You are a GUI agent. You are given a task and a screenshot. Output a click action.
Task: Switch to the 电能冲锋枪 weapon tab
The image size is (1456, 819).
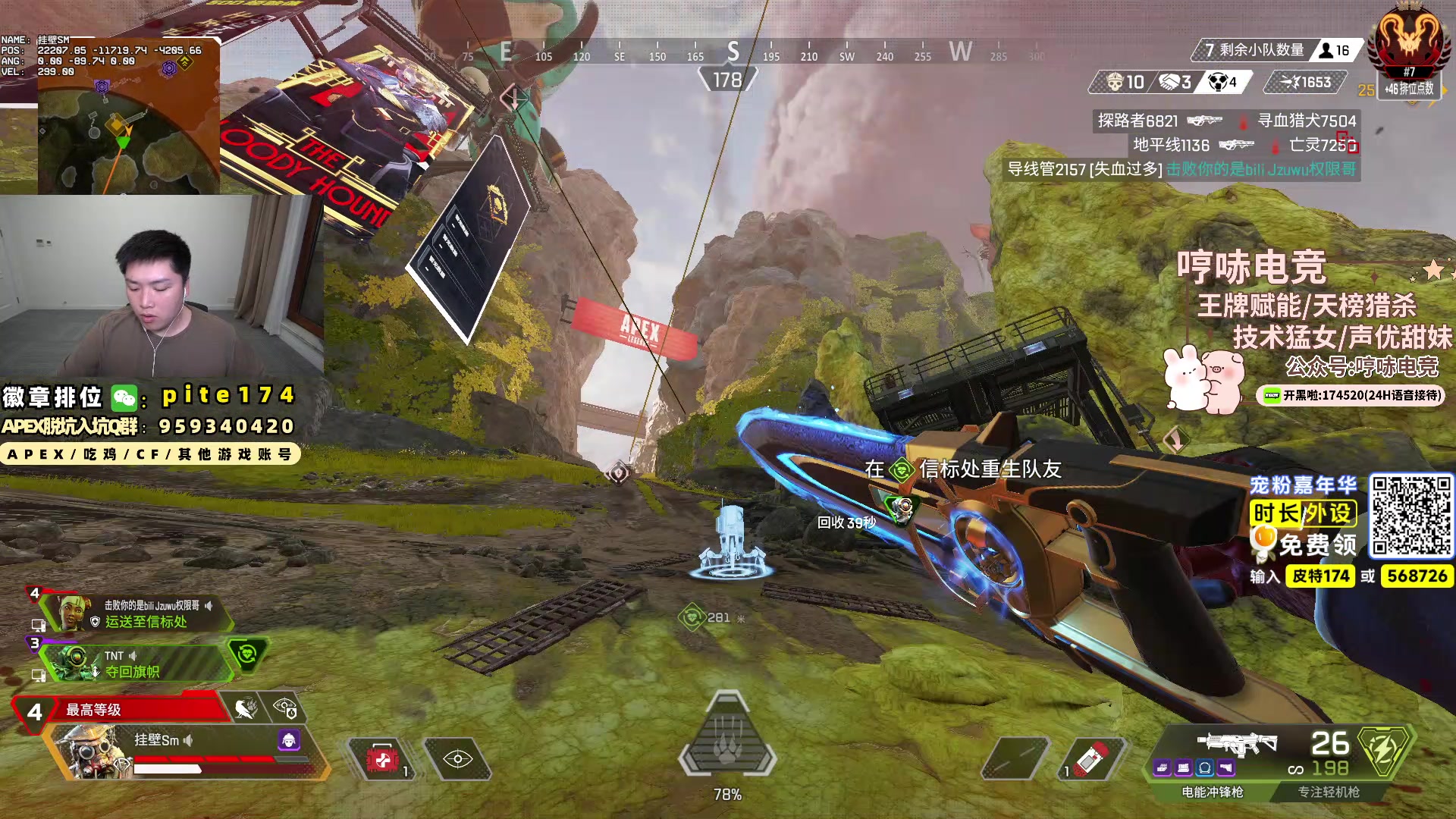1212,792
